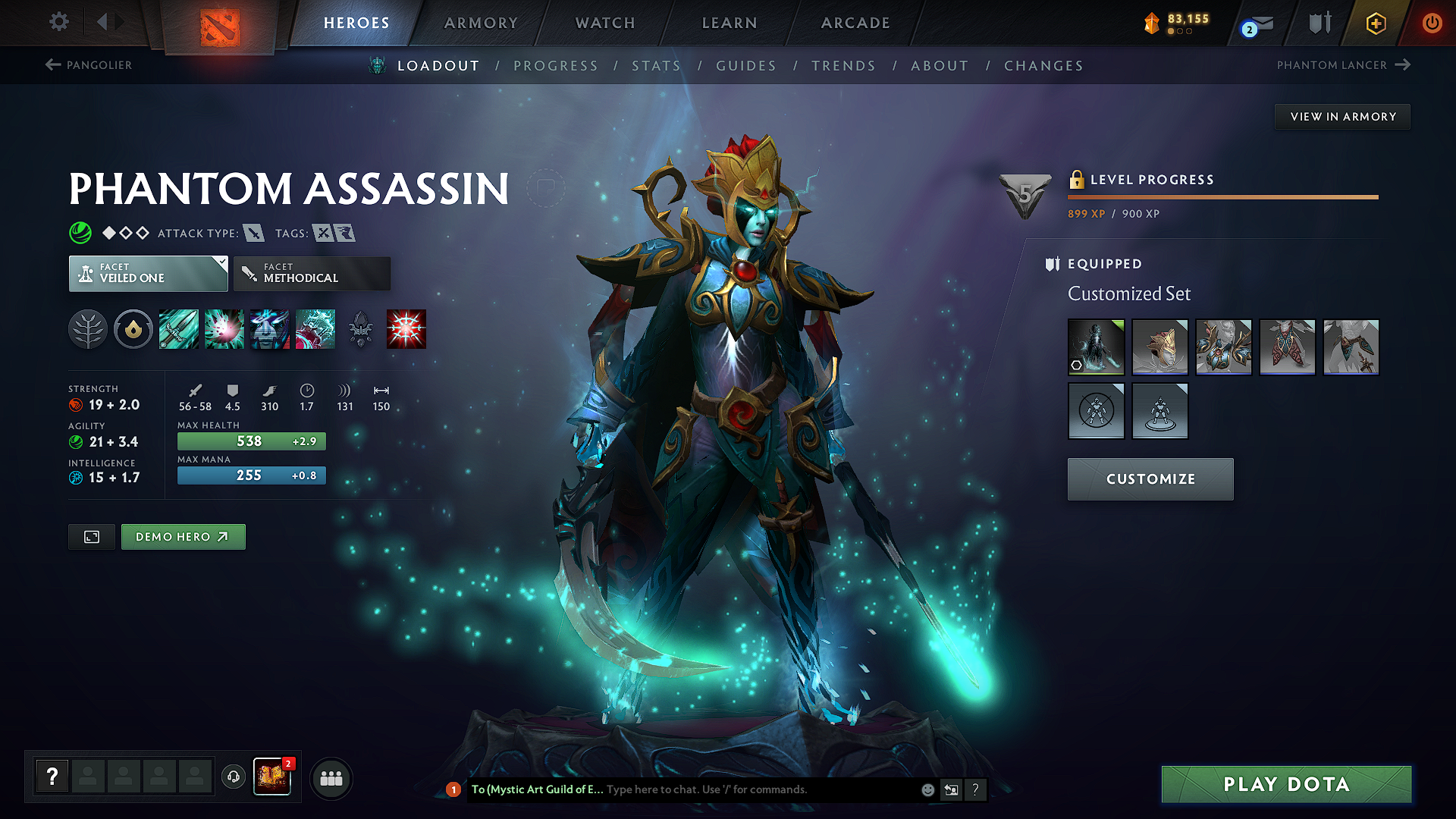Open the talent tree icon
Image resolution: width=1456 pixels, height=819 pixels.
89,328
